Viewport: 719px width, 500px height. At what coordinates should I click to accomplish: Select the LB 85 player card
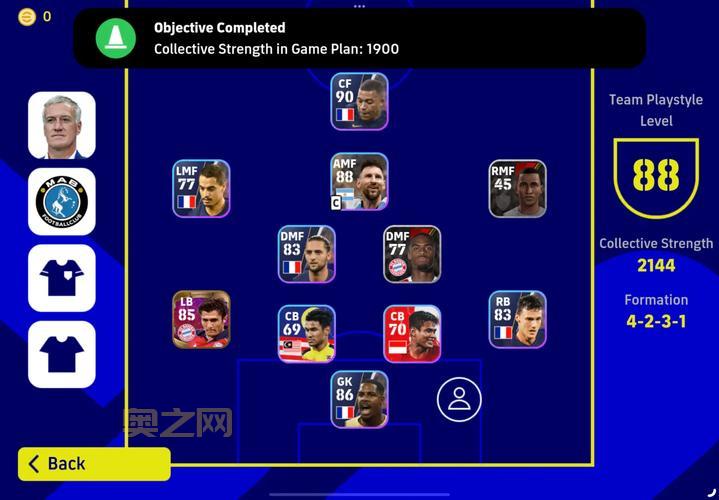(x=201, y=319)
